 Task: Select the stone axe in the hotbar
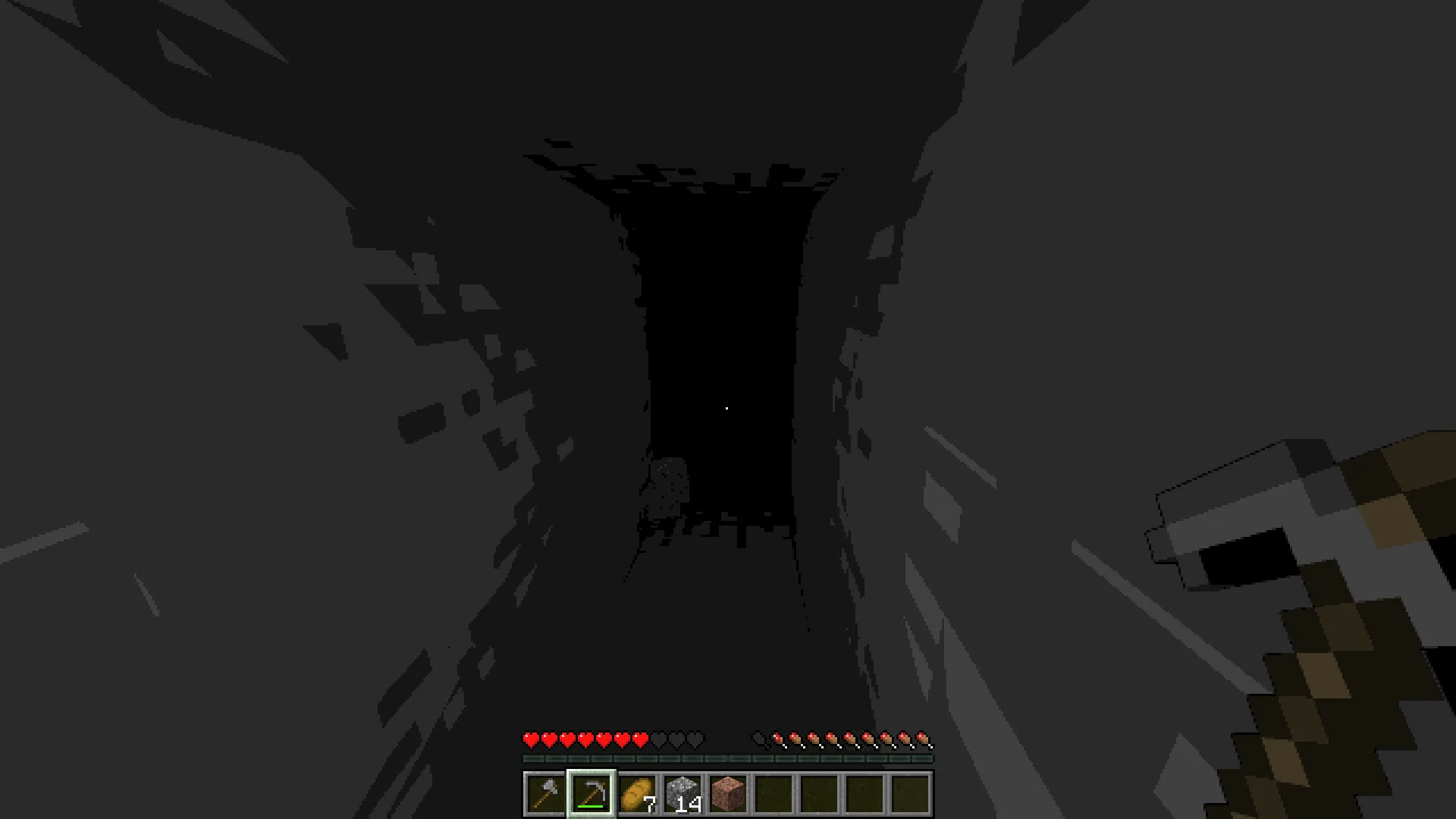(544, 793)
